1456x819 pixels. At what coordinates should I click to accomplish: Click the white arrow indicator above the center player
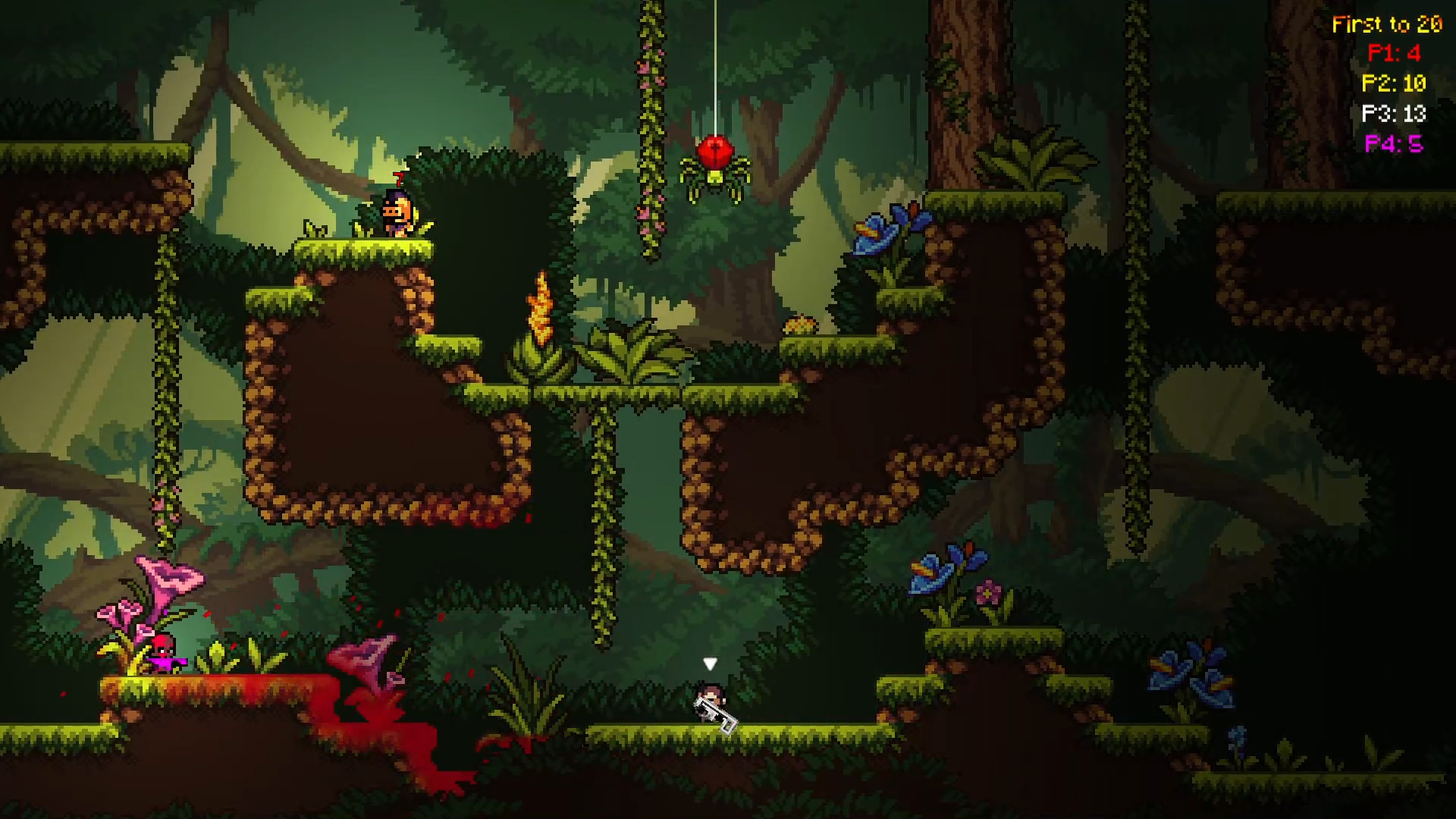(x=710, y=663)
